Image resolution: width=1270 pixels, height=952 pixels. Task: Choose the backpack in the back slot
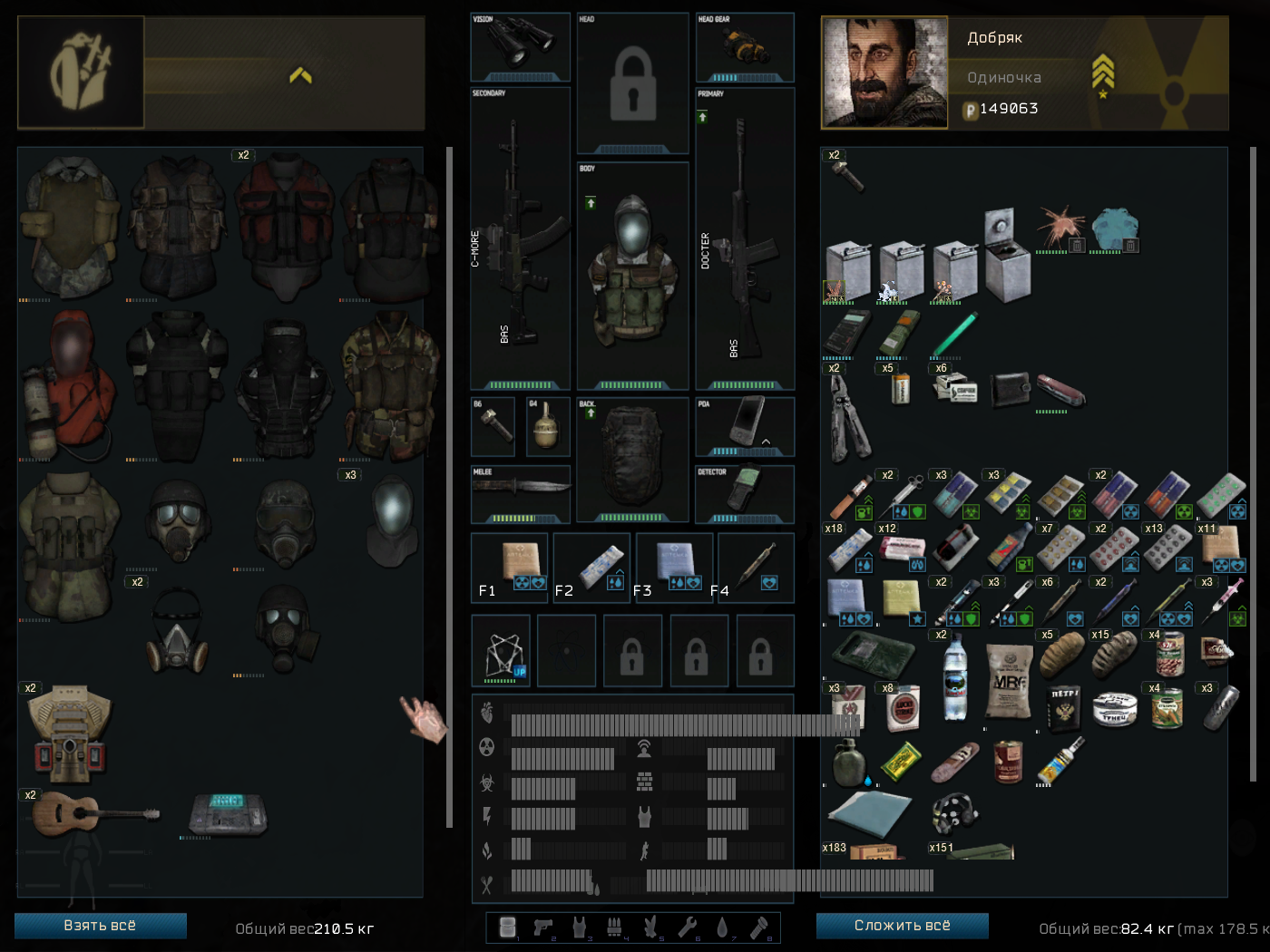632,458
